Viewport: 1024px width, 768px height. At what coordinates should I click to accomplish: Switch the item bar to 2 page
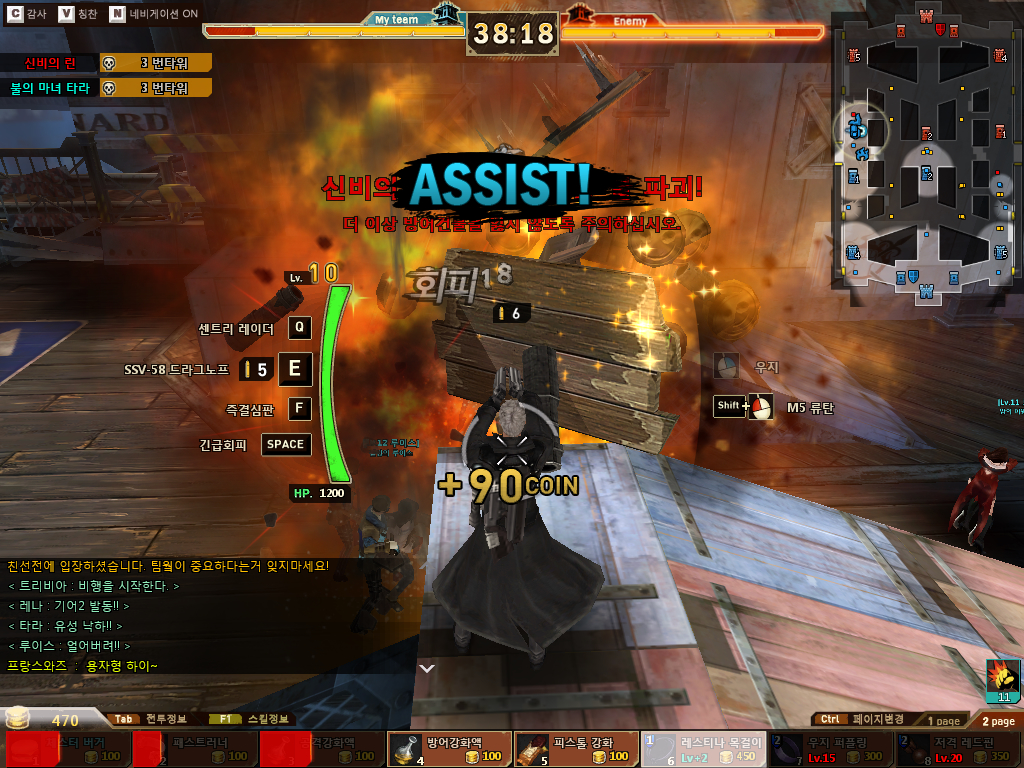coord(997,720)
